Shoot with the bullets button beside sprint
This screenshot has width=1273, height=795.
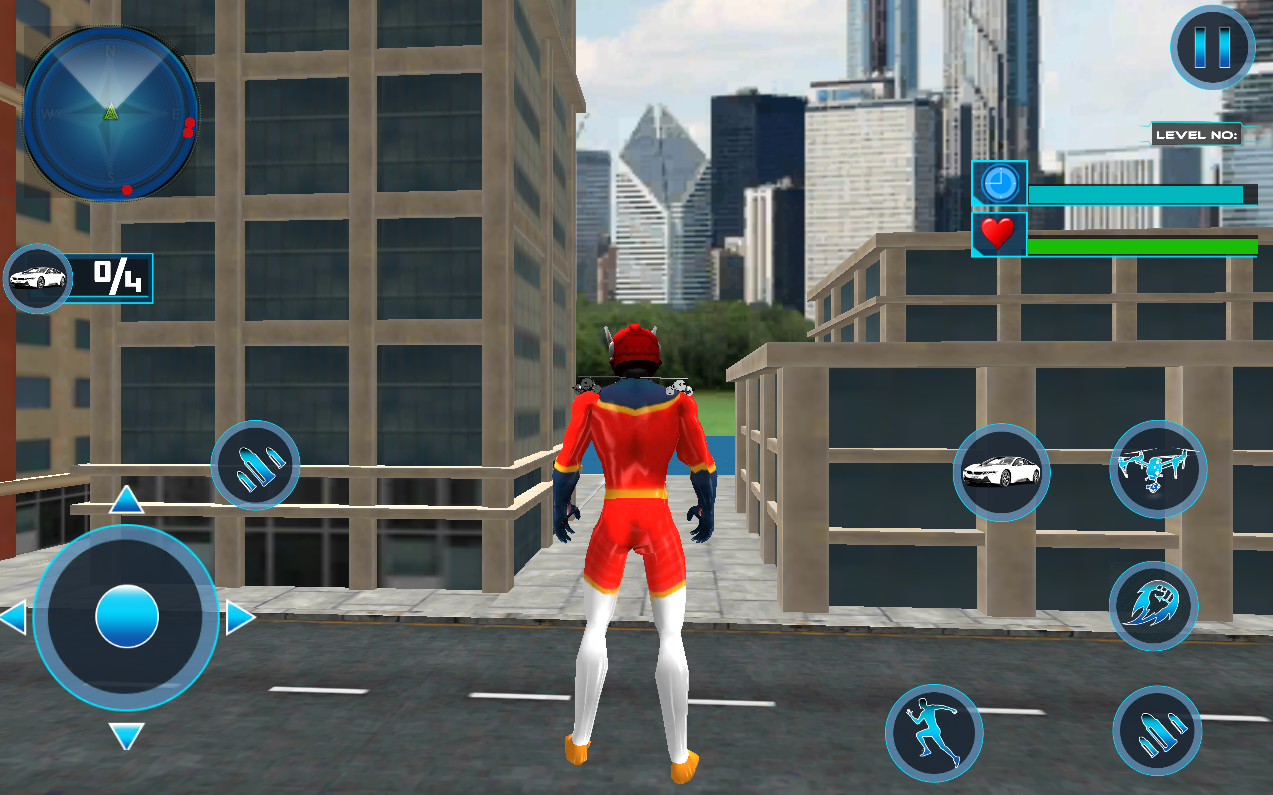click(1157, 732)
